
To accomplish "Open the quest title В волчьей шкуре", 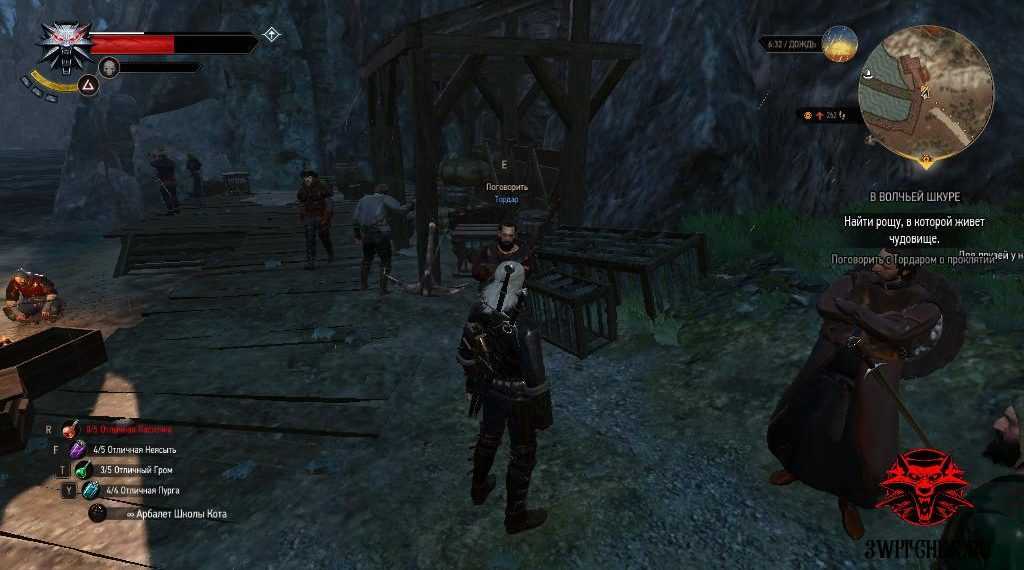I will (914, 197).
